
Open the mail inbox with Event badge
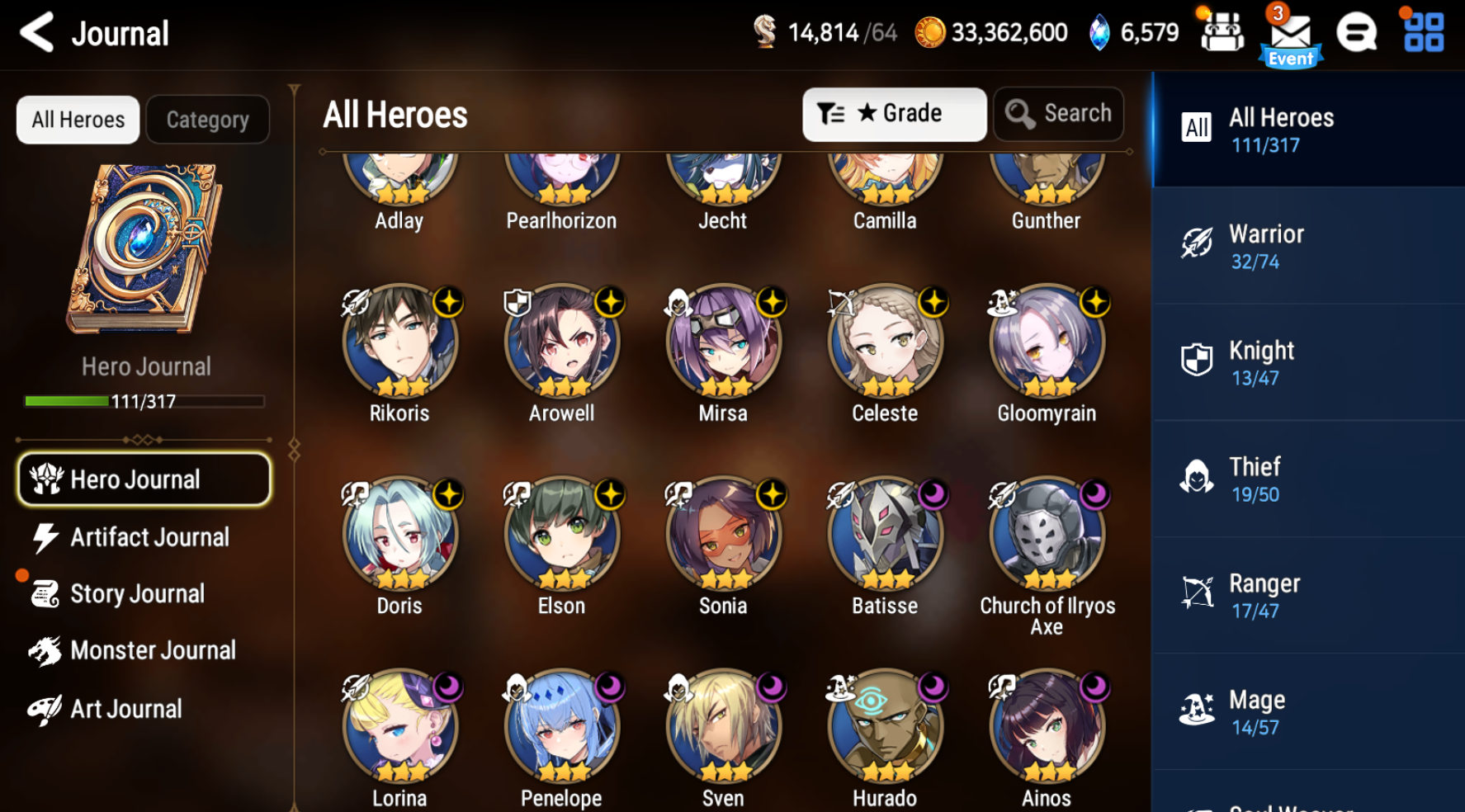click(x=1290, y=31)
